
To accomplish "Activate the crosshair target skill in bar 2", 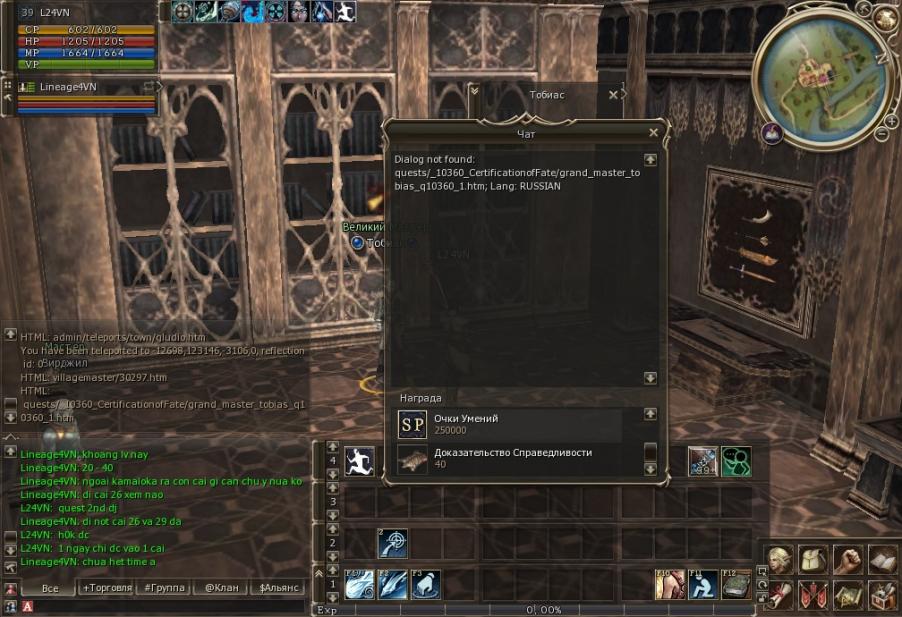I will coord(392,544).
